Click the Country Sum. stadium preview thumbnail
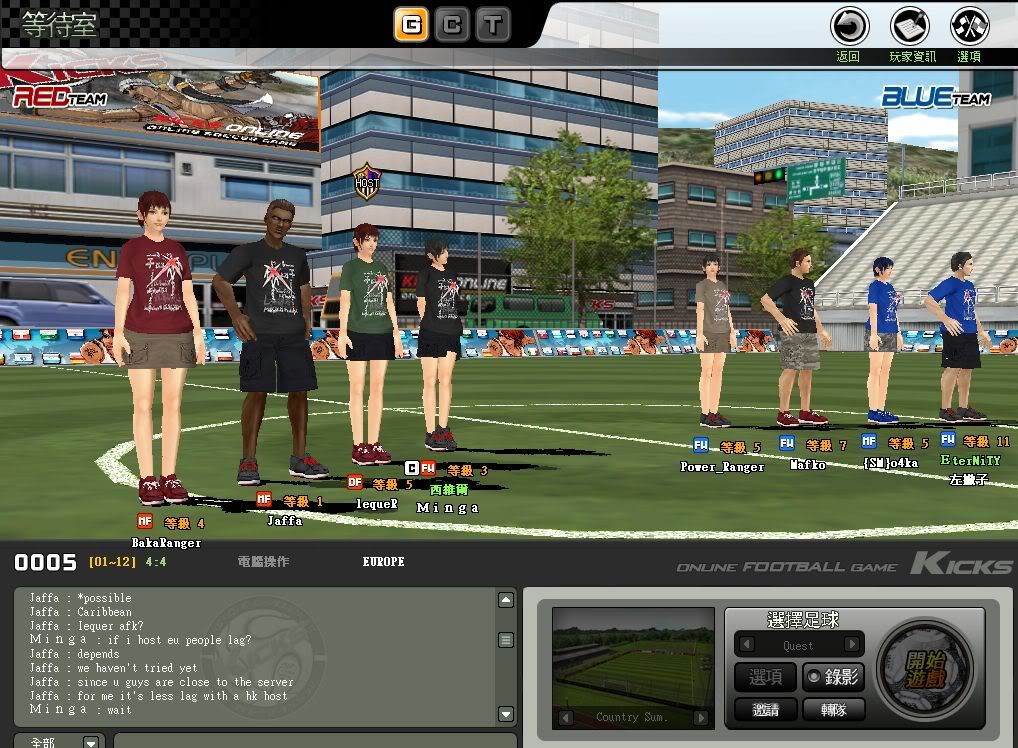The image size is (1018, 748). click(x=633, y=658)
